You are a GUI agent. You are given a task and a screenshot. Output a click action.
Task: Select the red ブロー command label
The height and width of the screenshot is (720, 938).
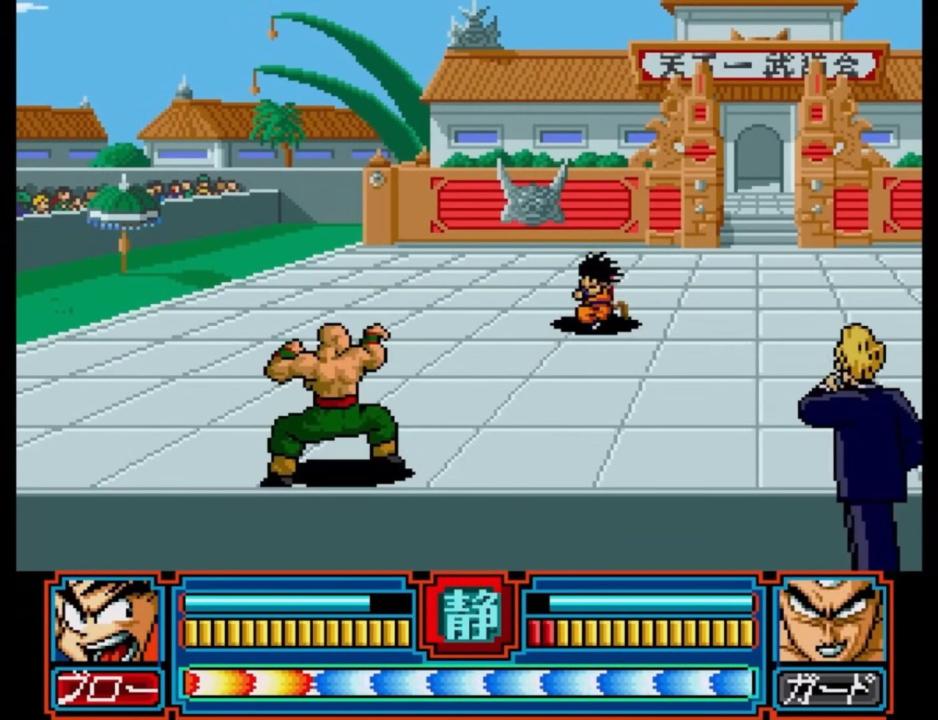click(107, 689)
